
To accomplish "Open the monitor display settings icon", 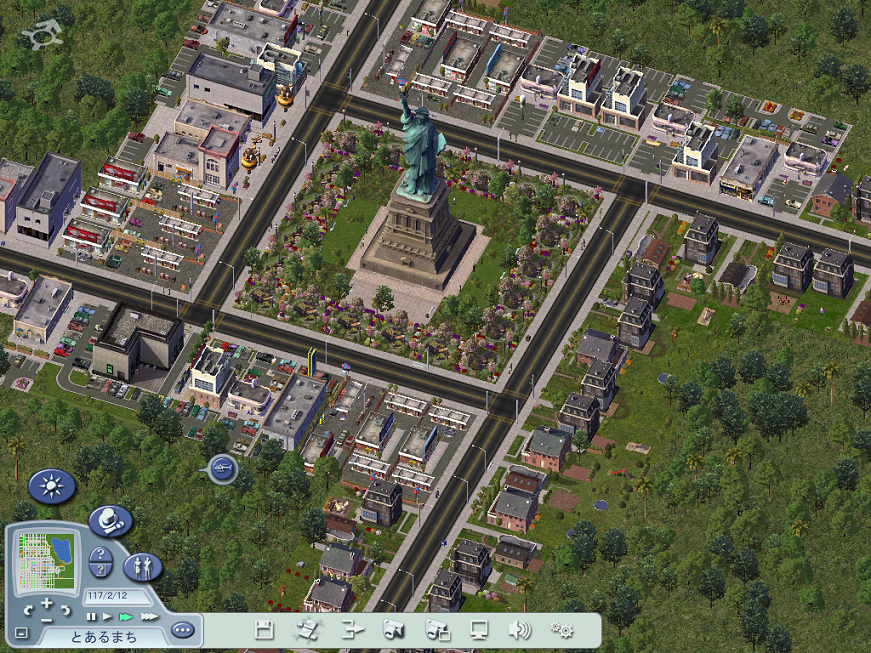I will pyautogui.click(x=479, y=630).
